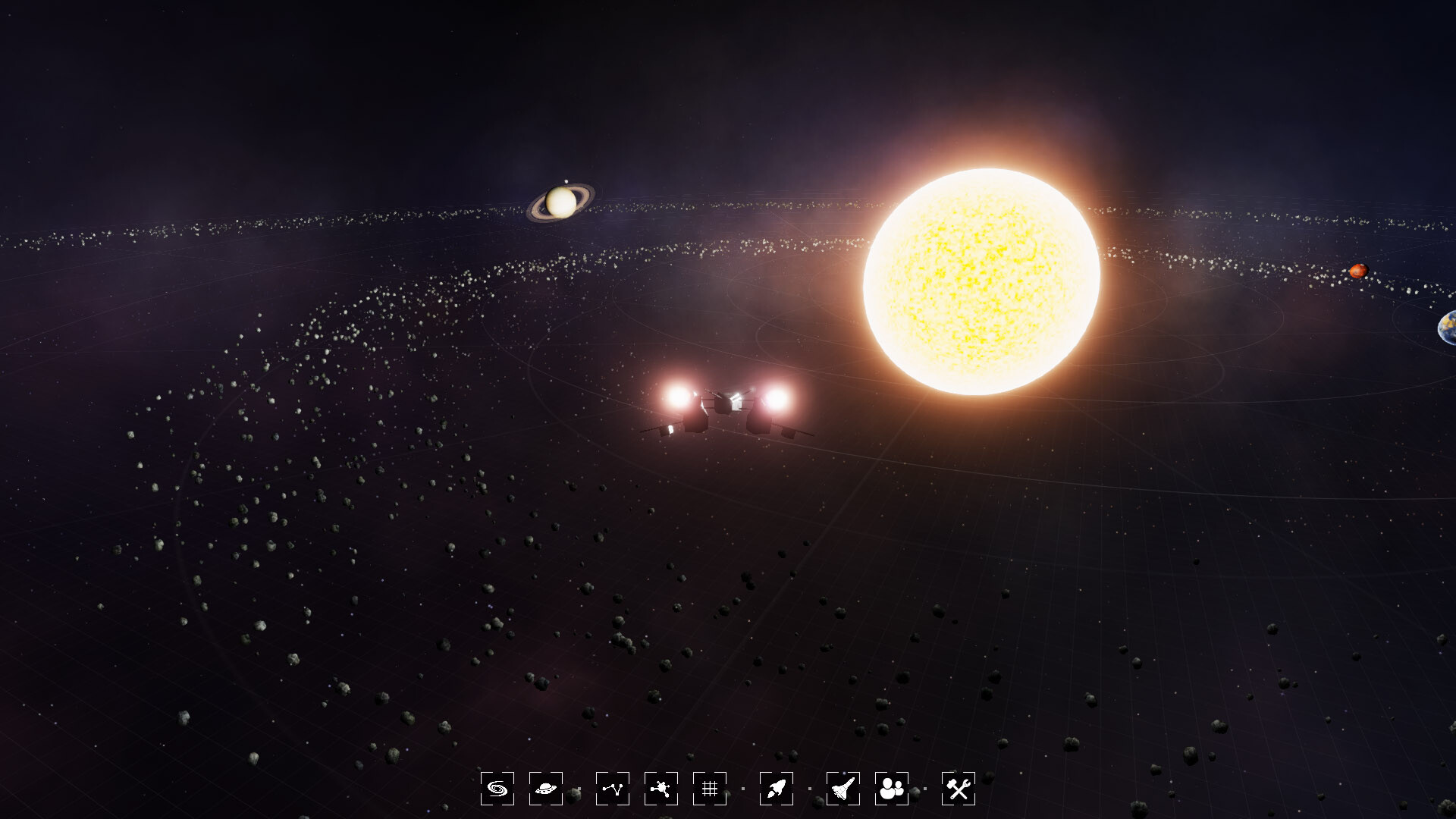
Task: Click the left engine glow of the ship
Action: (x=677, y=398)
